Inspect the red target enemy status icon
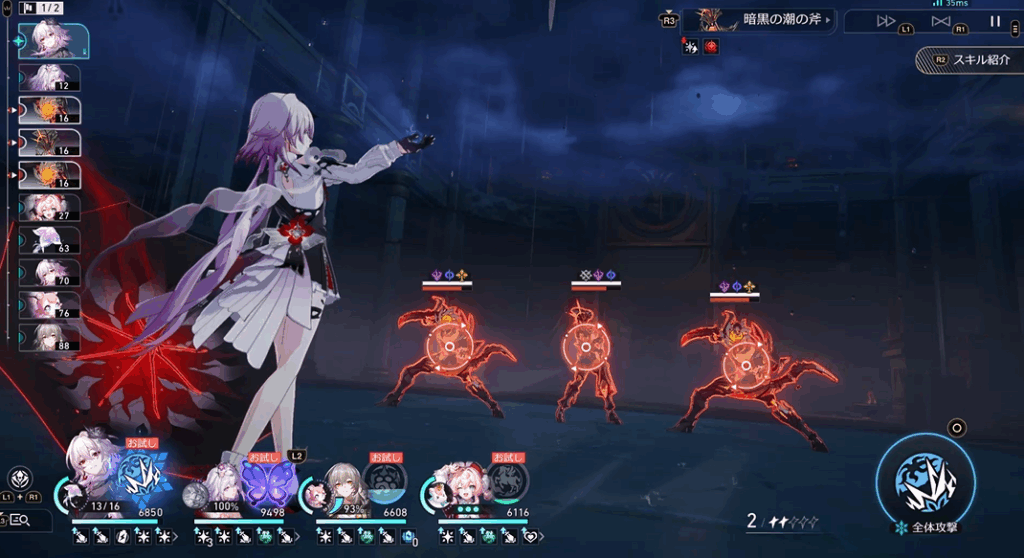The height and width of the screenshot is (558, 1024). pos(711,47)
